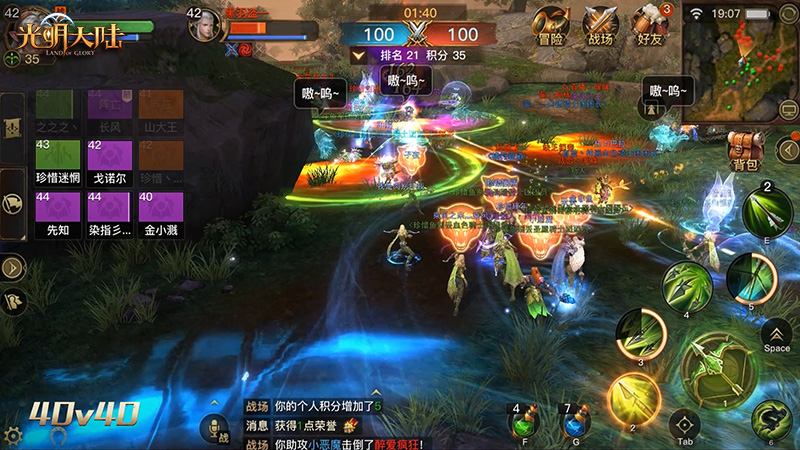
Task: Open the 冒险 adventure menu
Action: point(551,25)
